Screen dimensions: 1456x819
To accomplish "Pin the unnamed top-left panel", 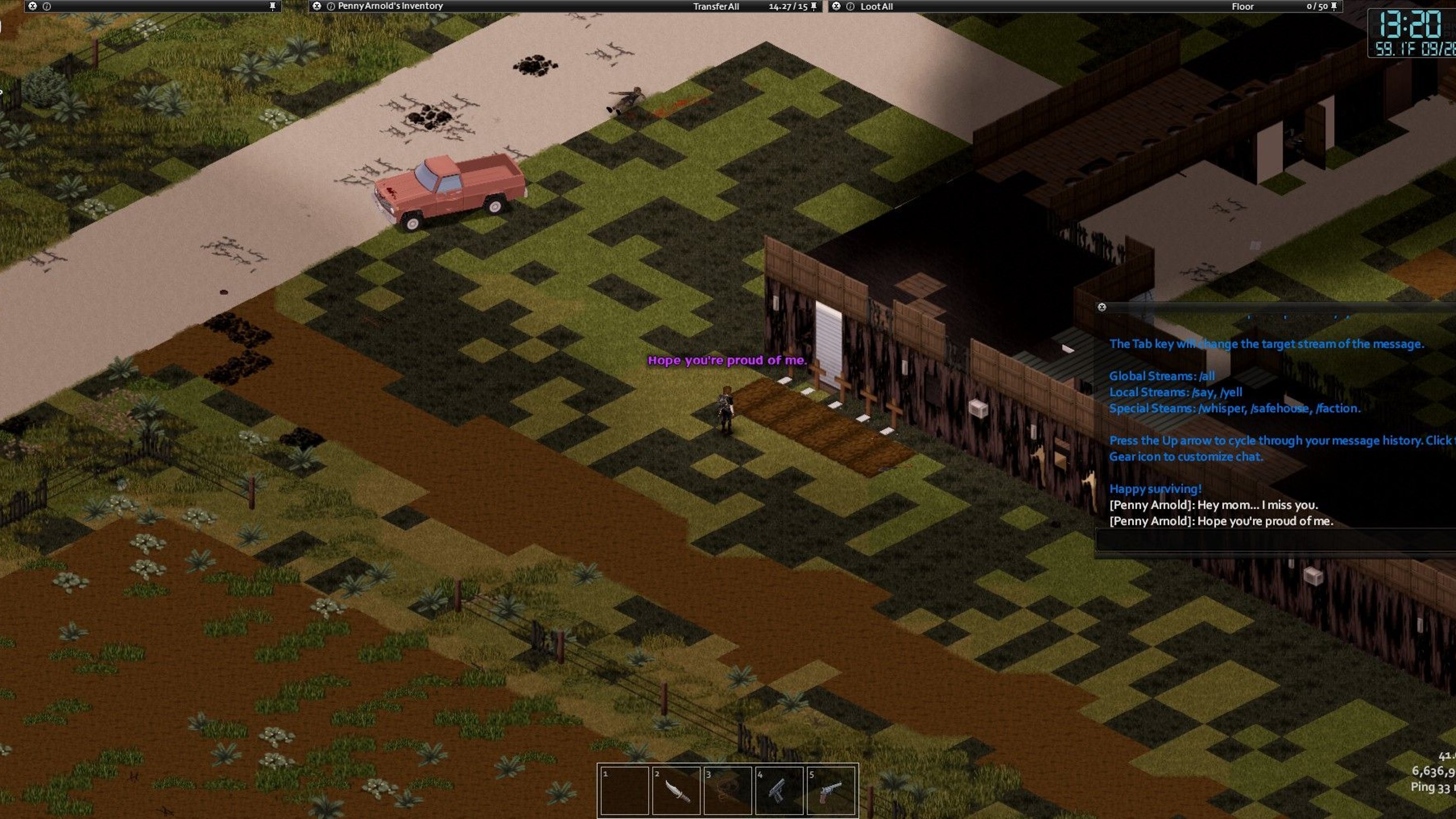I will 273,6.
